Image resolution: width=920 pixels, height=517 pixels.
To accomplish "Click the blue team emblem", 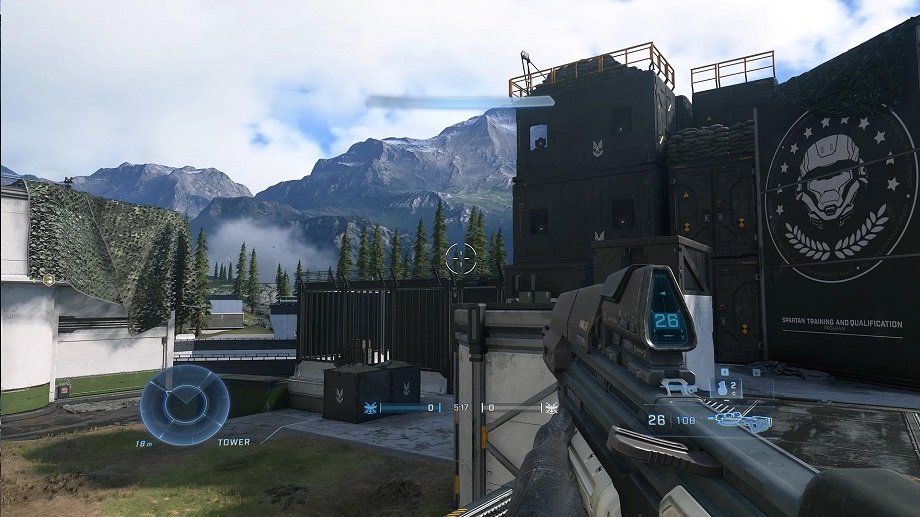I will (x=371, y=408).
